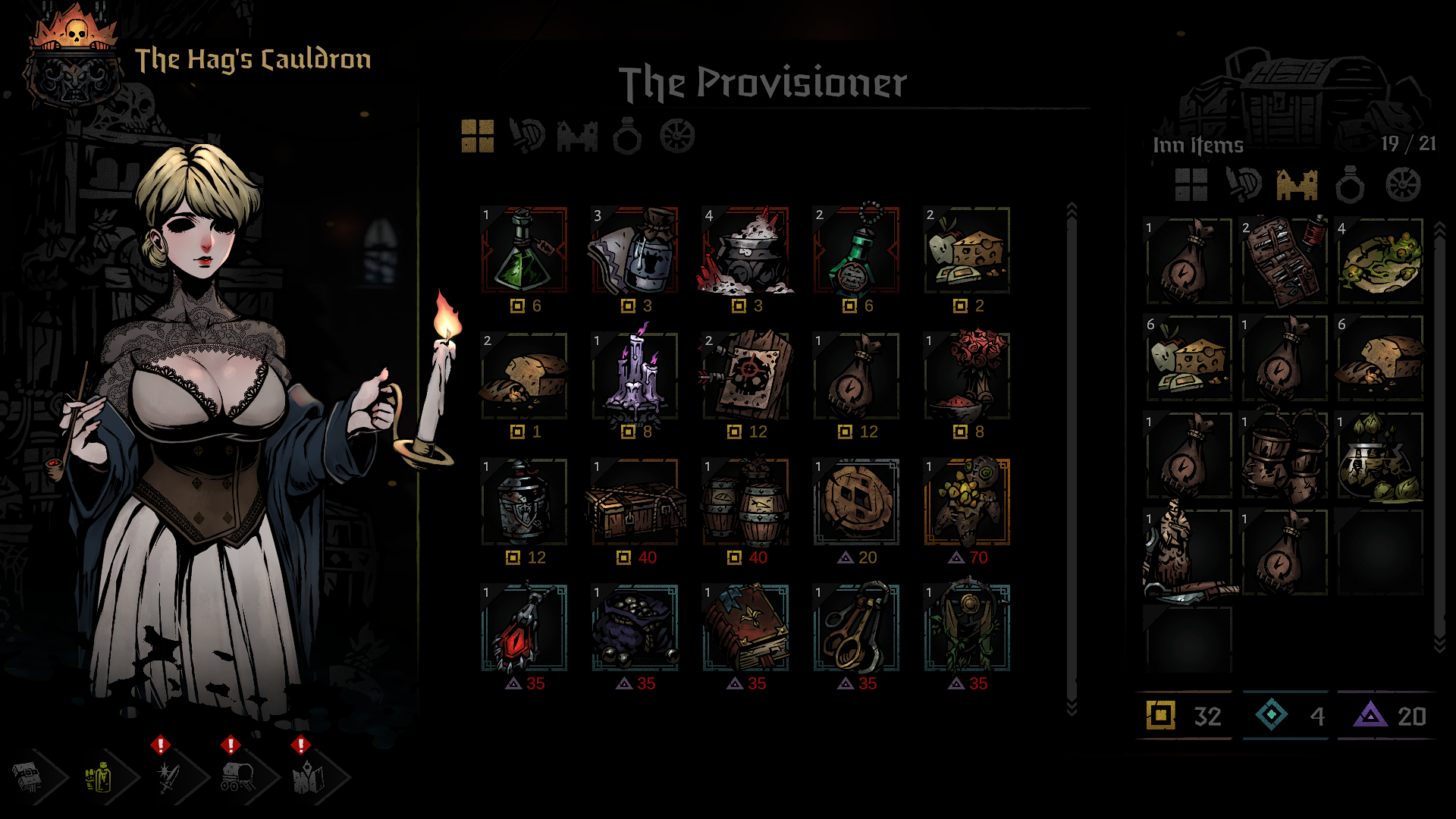Select the red leather book trinket
This screenshot has height=819, width=1456.
[x=745, y=628]
